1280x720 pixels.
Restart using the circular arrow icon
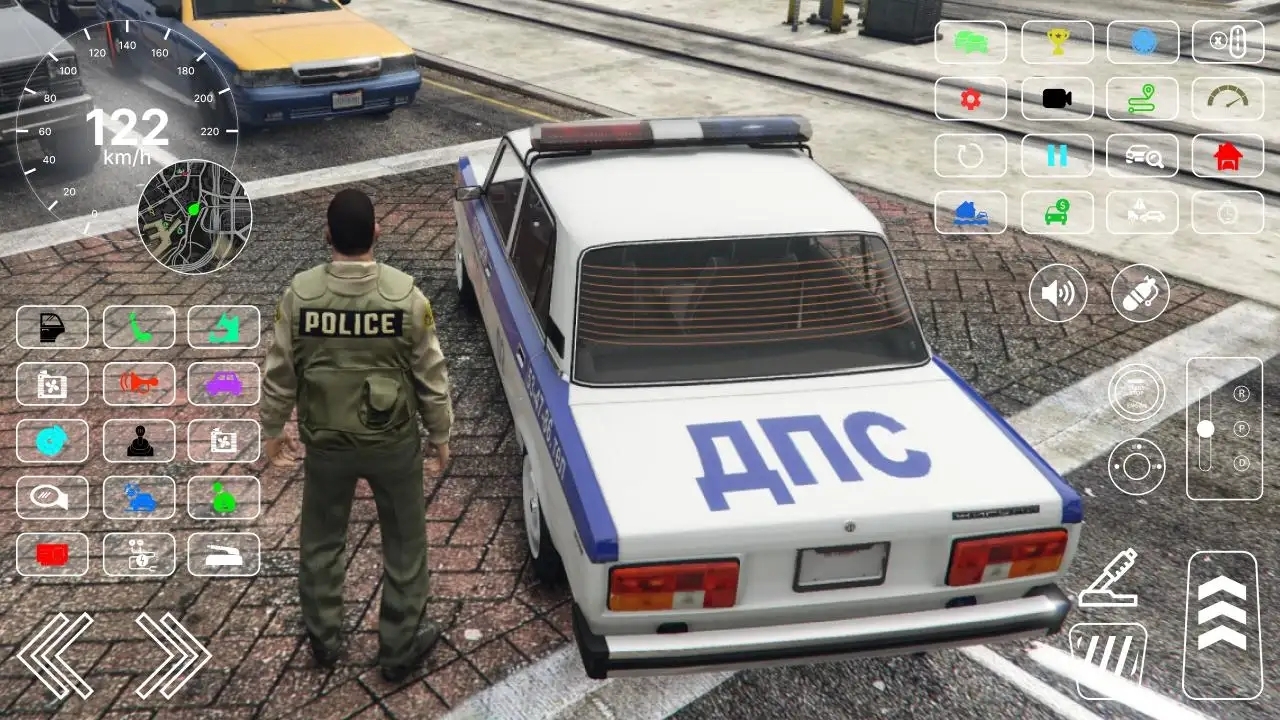tap(970, 156)
